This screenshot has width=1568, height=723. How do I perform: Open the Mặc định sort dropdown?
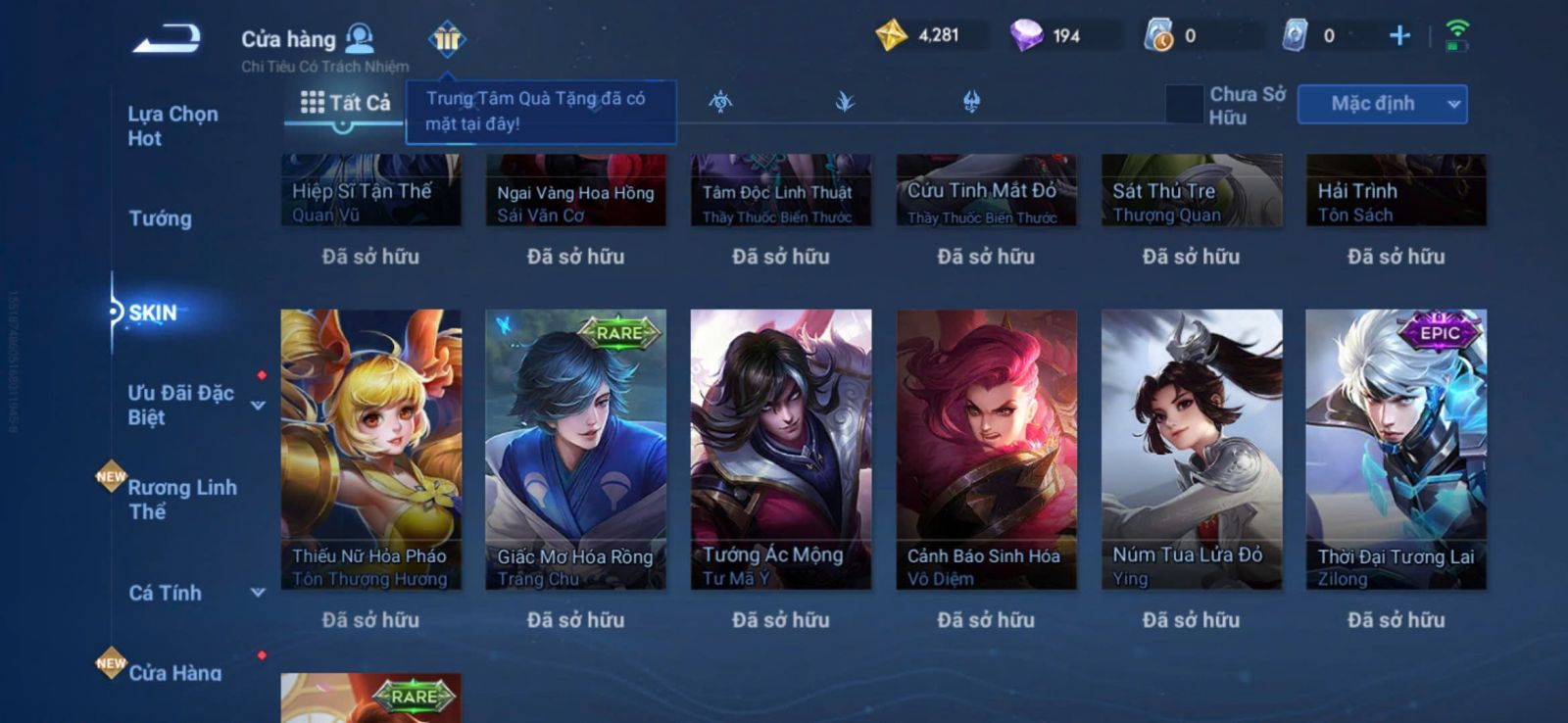(x=1382, y=104)
